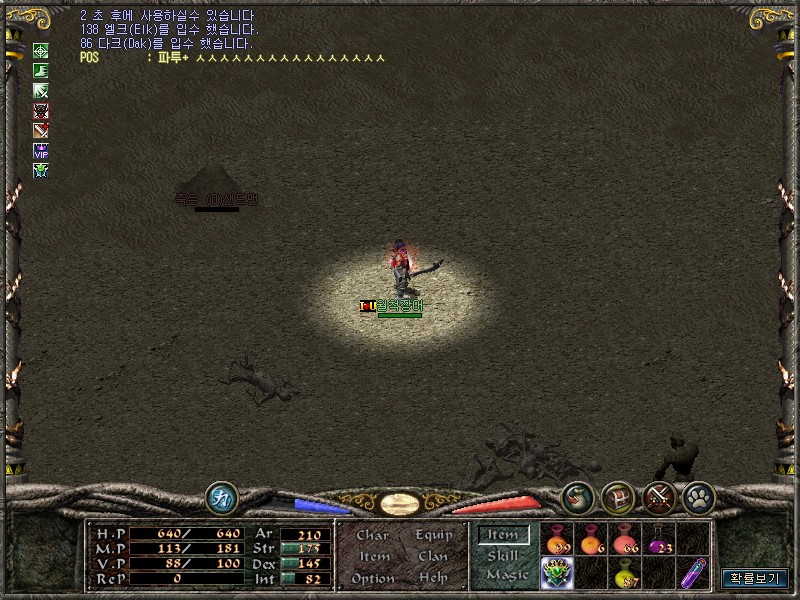The image size is (800, 600).
Task: Click the VIP crown status icon
Action: (41, 150)
